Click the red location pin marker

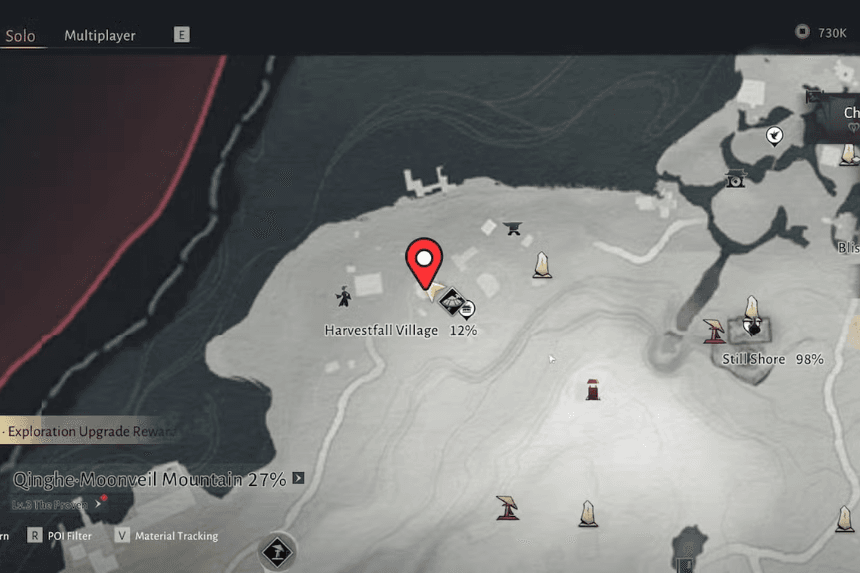pyautogui.click(x=424, y=262)
